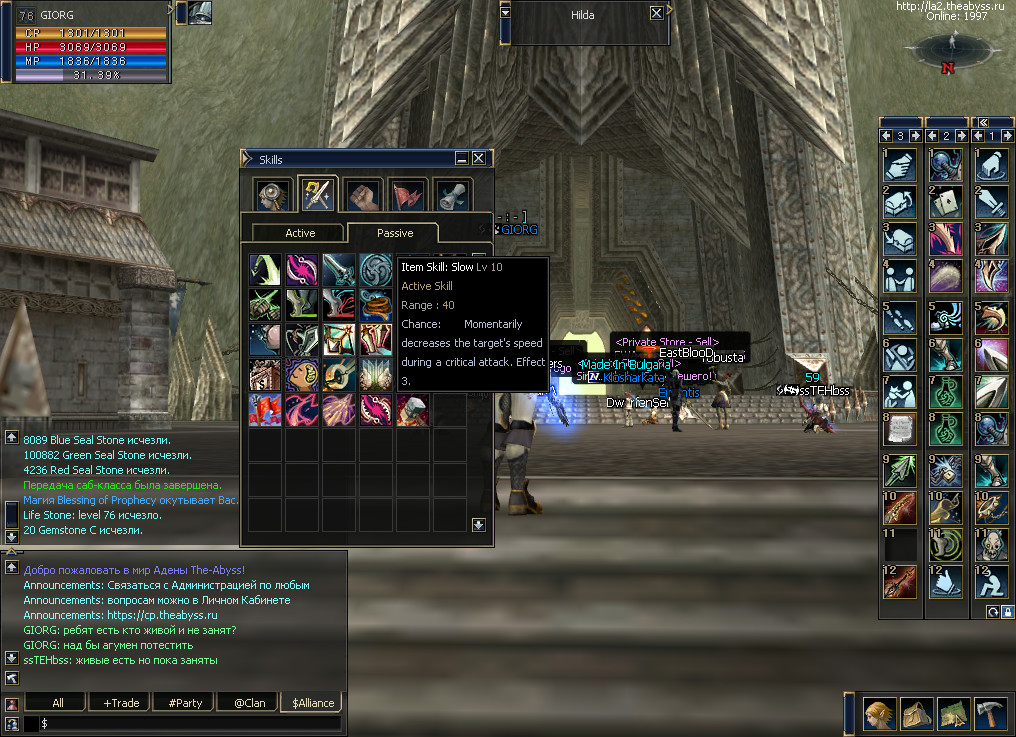Switch chat to the +Trade tab
Screen dimensions: 1016x737
[121, 702]
